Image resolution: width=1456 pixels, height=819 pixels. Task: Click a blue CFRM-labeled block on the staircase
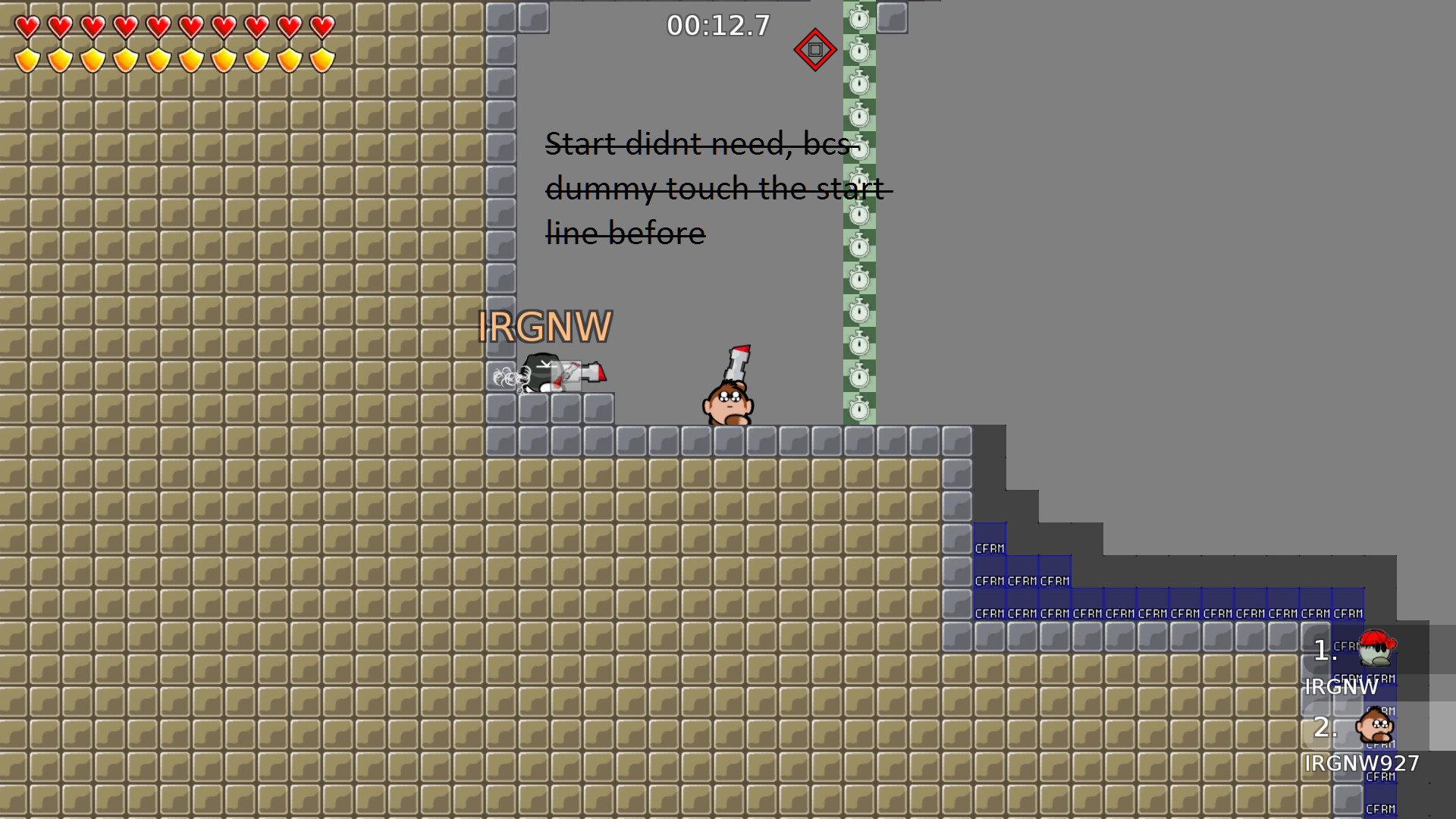990,547
